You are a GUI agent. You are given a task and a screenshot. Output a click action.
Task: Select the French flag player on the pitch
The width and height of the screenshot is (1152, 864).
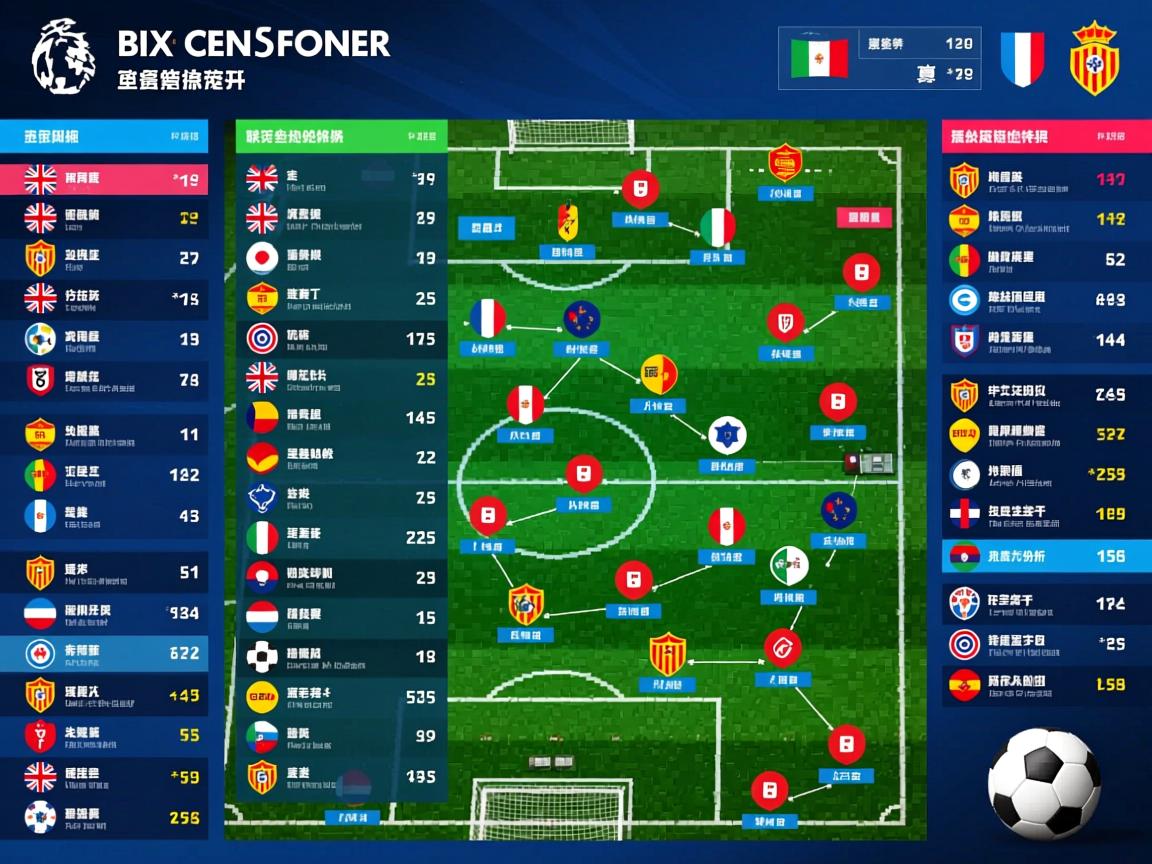[488, 319]
